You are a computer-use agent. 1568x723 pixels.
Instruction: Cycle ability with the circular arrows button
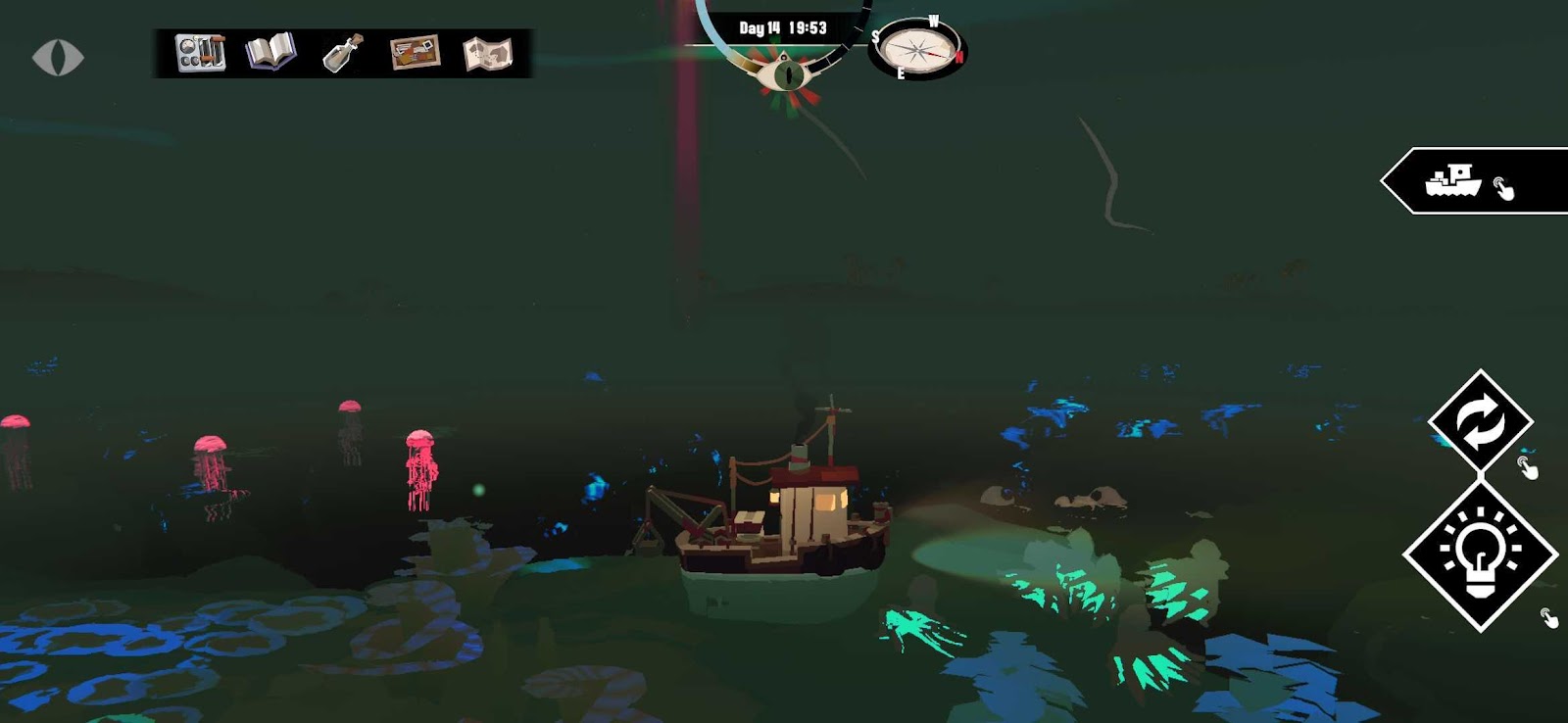pyautogui.click(x=1480, y=421)
